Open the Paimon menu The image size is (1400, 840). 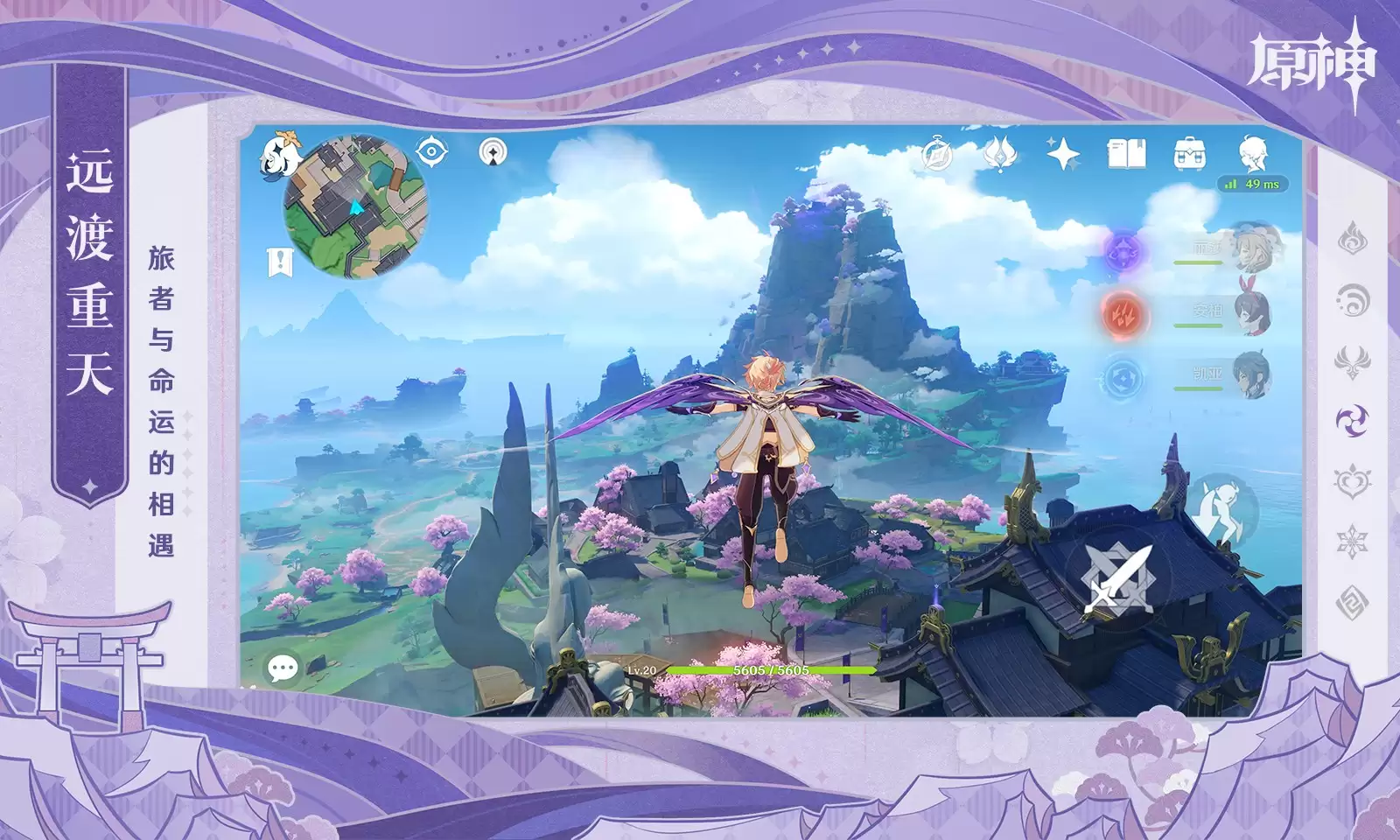tap(279, 155)
